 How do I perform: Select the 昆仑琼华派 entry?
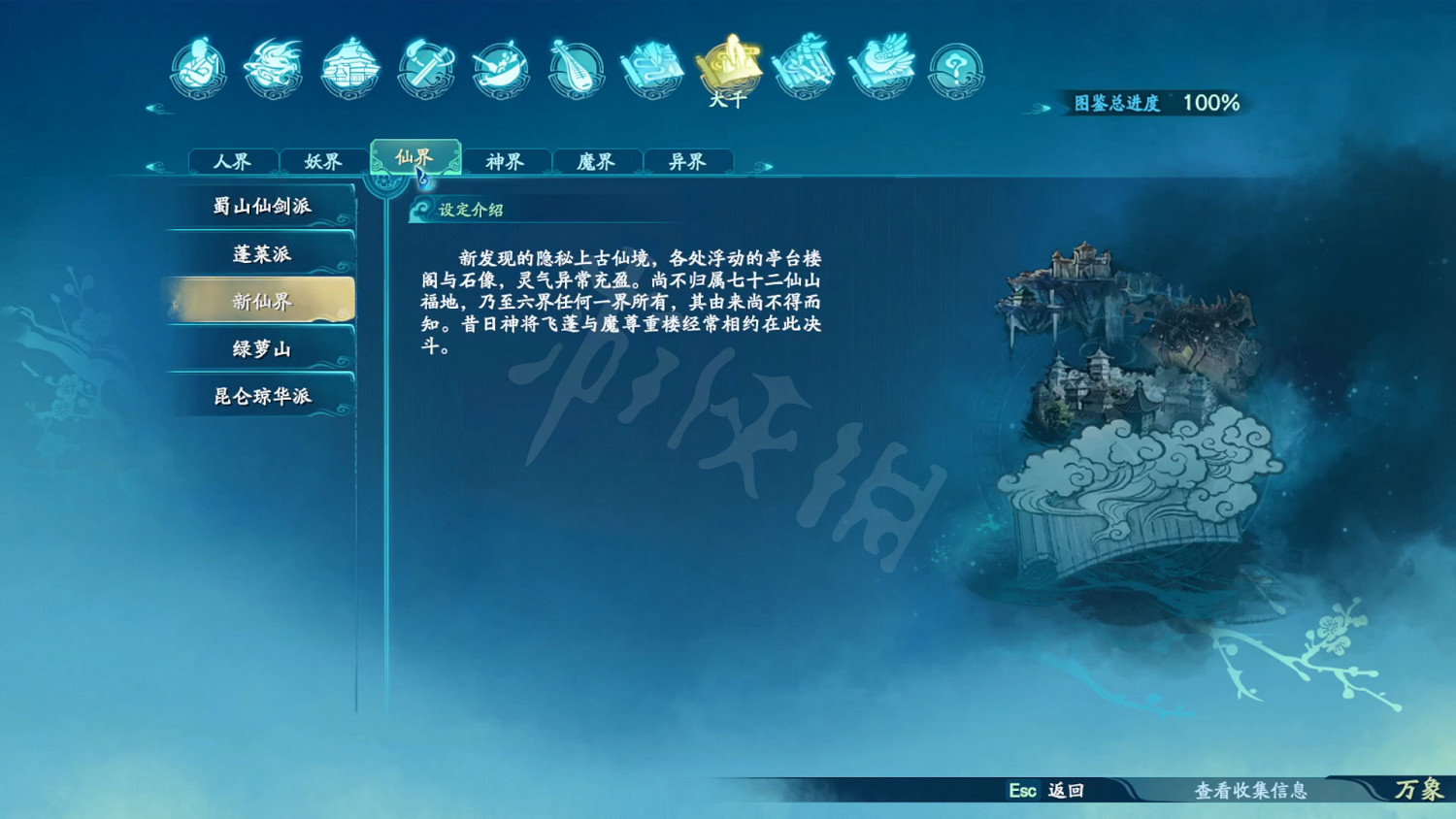click(262, 397)
